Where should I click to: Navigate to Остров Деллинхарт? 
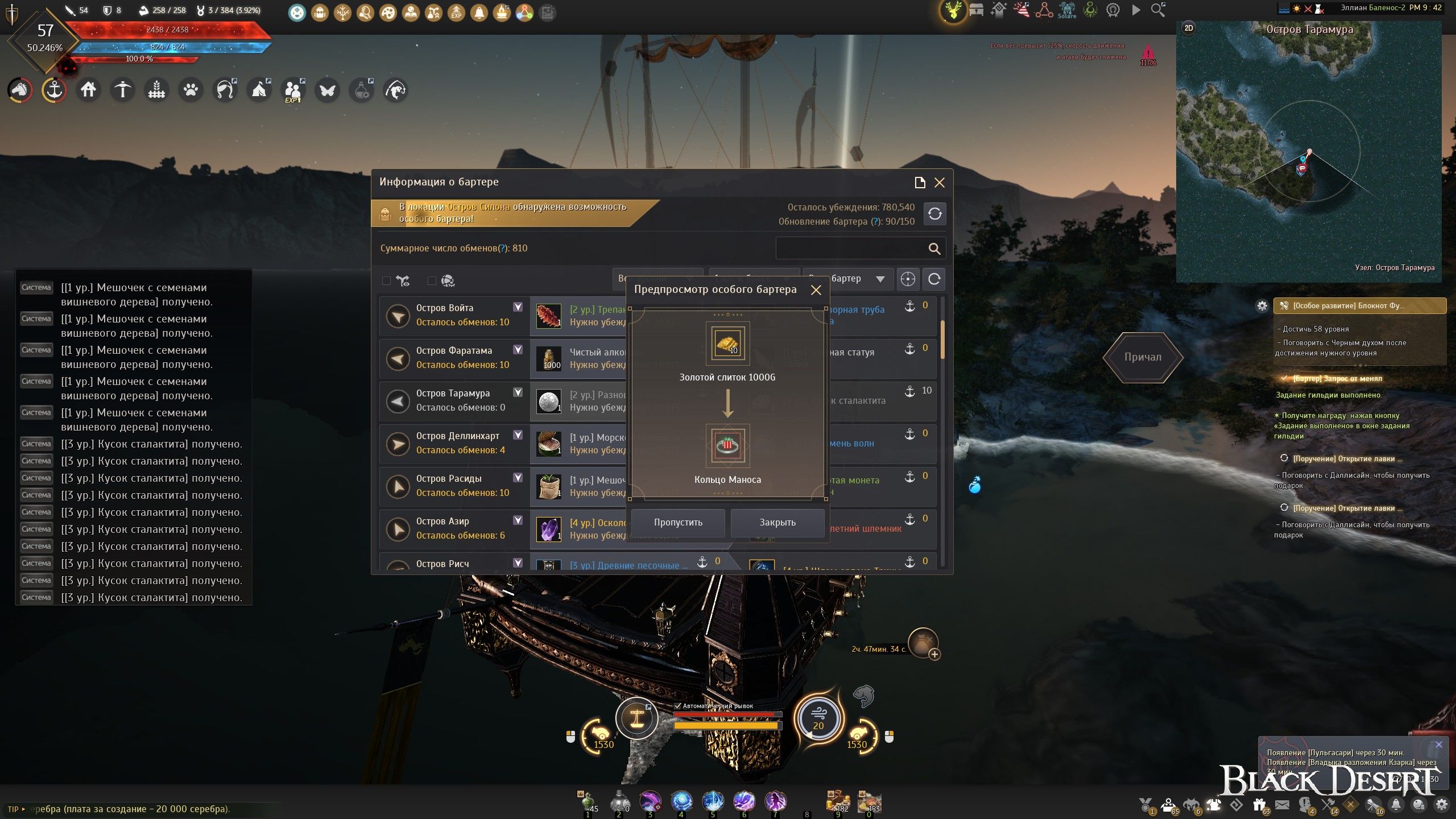(x=398, y=444)
